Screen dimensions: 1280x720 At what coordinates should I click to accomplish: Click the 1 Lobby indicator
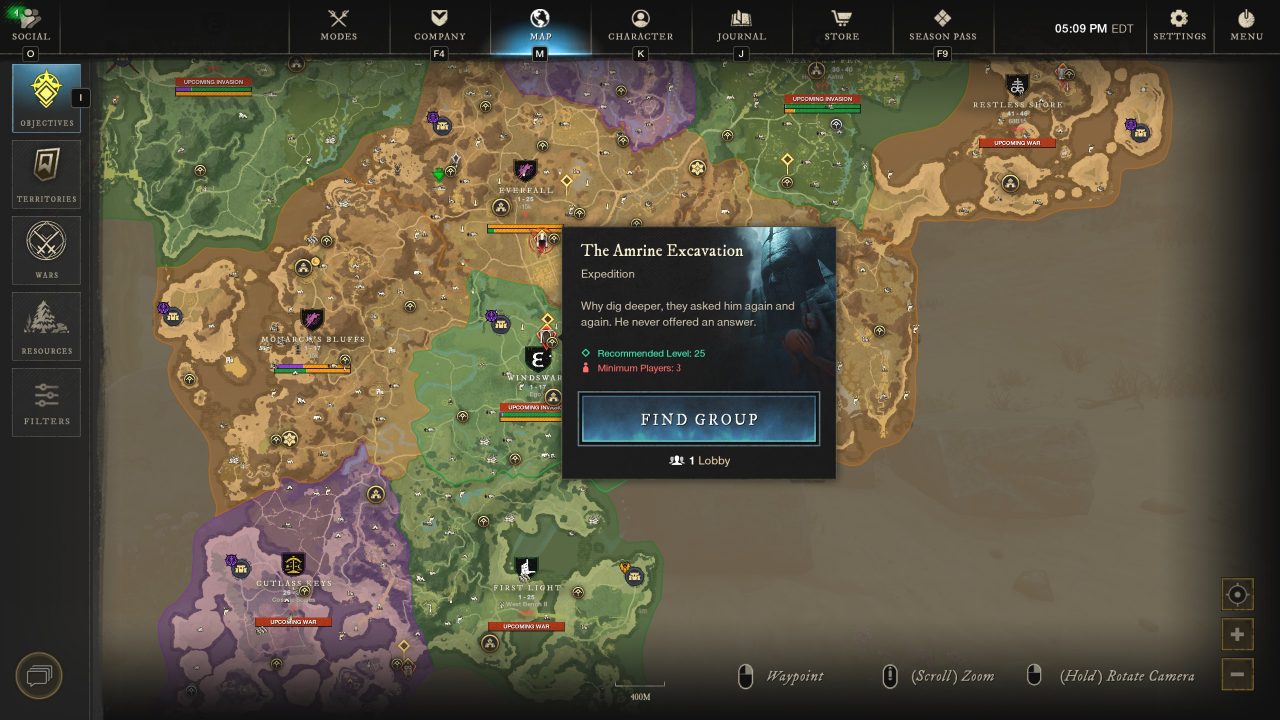click(x=698, y=460)
